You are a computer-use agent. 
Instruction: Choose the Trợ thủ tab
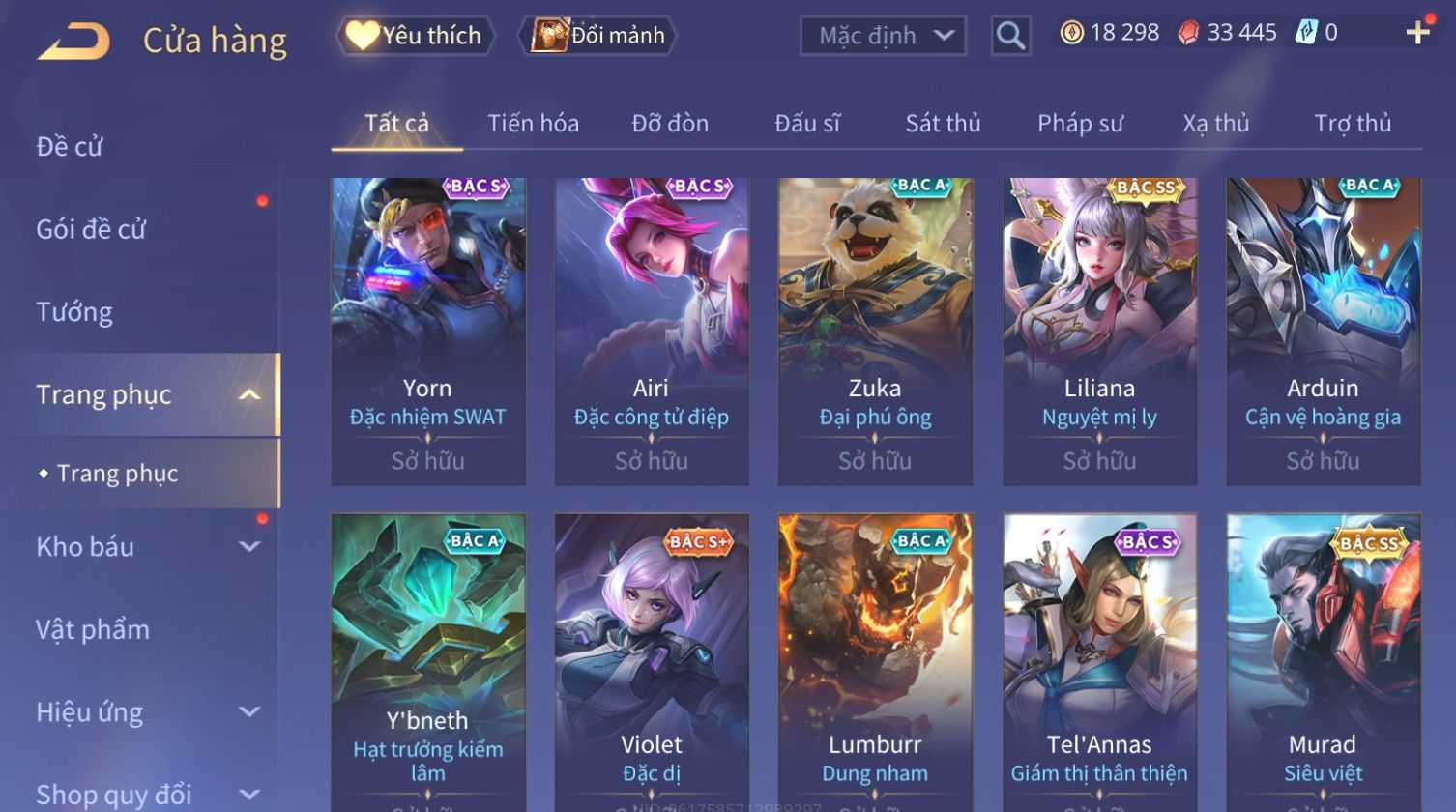click(1352, 124)
